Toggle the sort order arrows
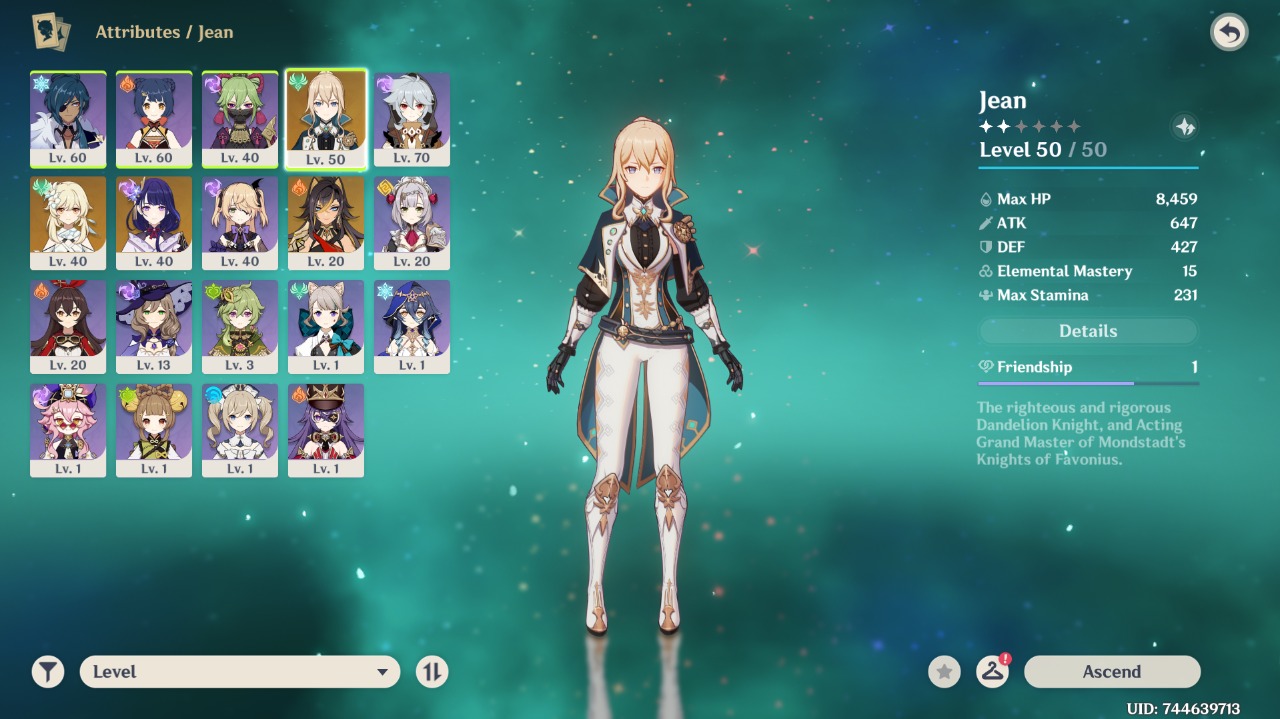This screenshot has height=719, width=1280. coord(432,672)
